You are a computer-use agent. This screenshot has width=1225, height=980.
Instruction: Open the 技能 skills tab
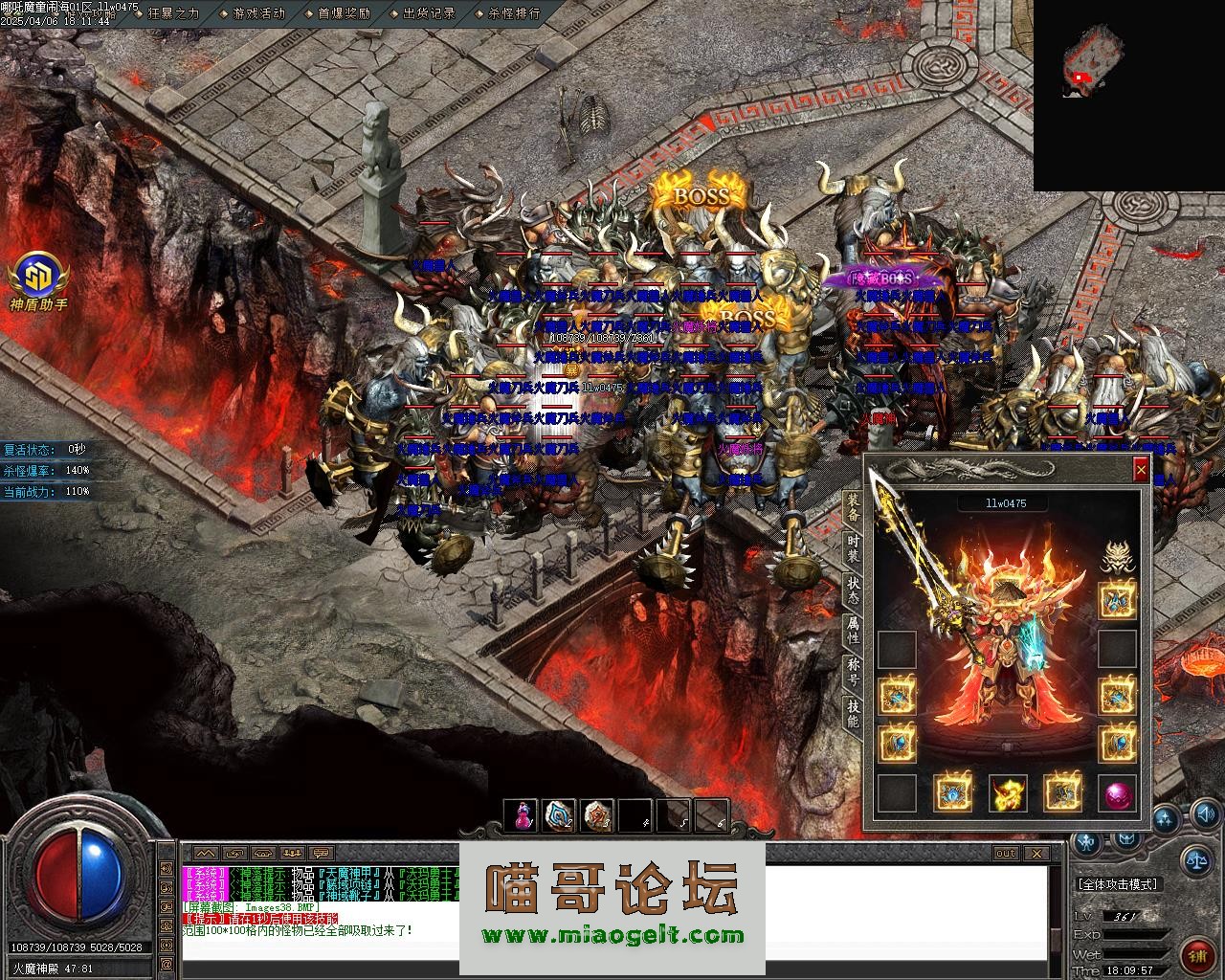(x=853, y=713)
